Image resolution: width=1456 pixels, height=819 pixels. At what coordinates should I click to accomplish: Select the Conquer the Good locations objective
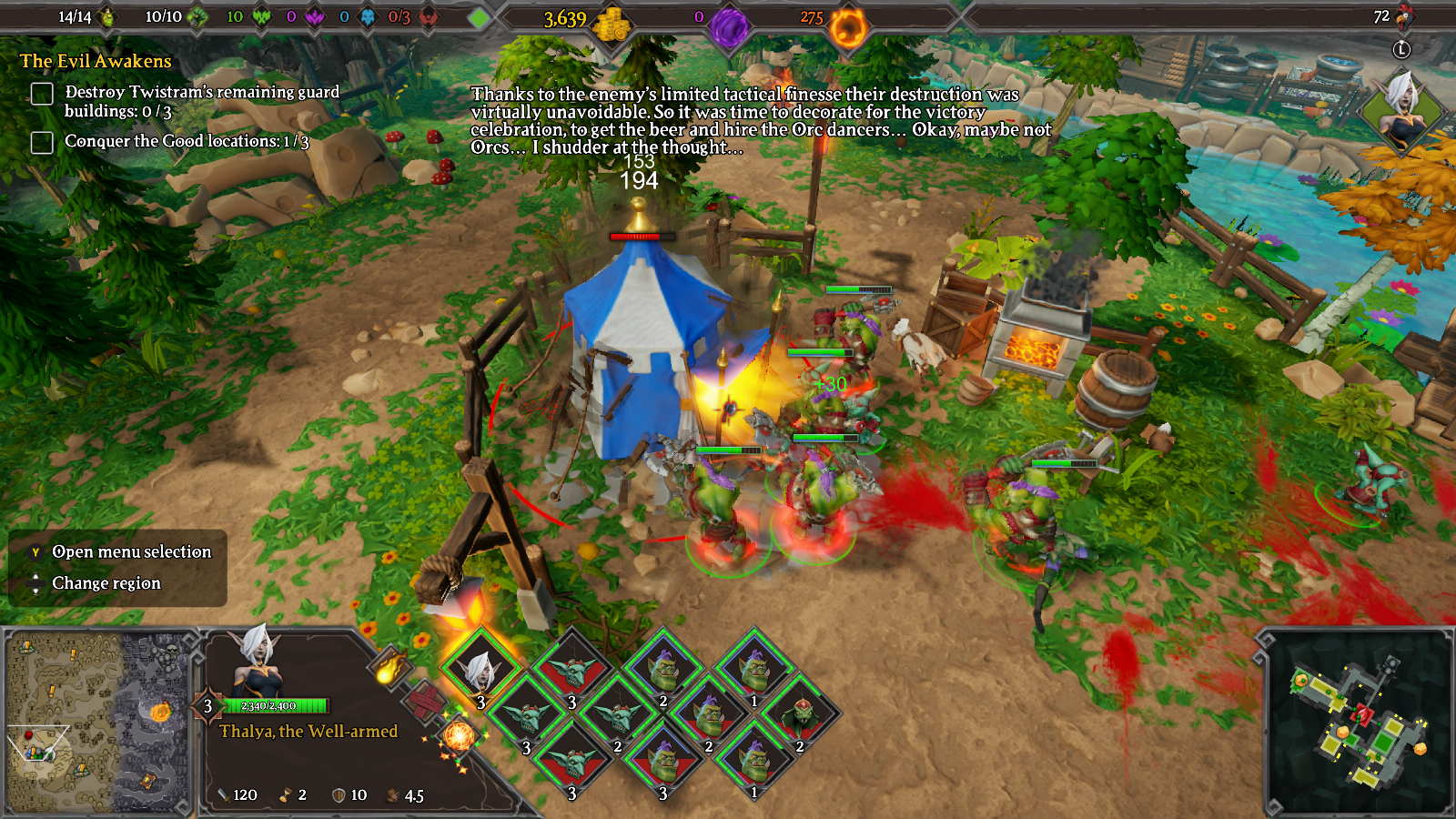(x=187, y=141)
